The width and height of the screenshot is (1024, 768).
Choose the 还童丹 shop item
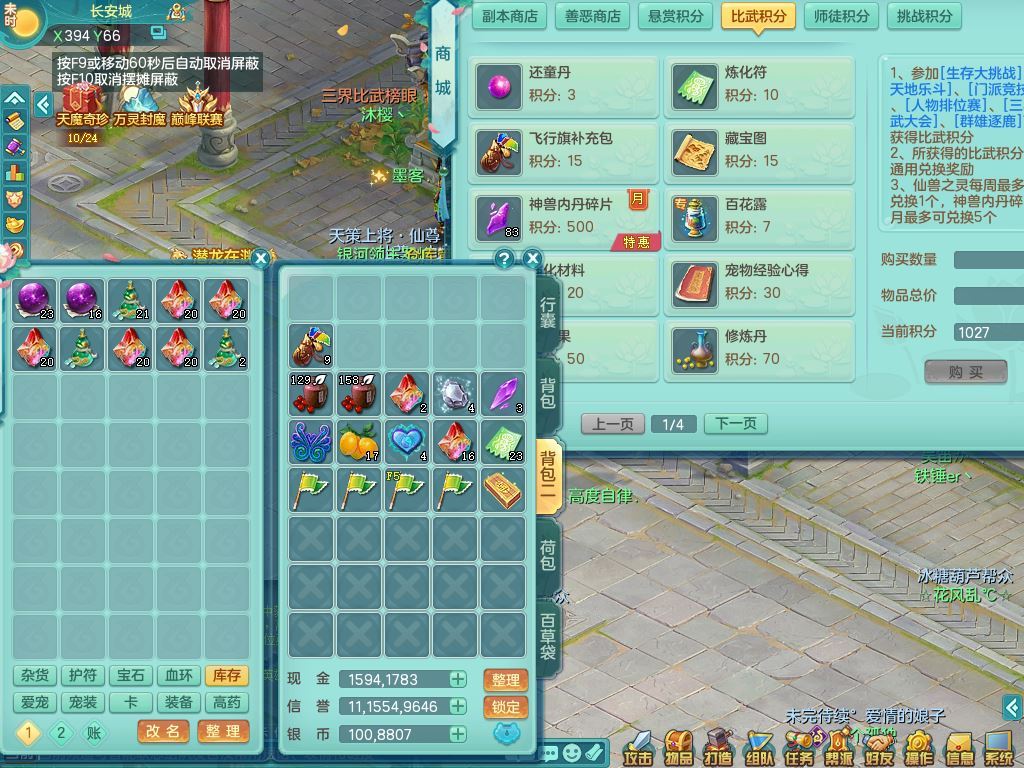tap(563, 84)
